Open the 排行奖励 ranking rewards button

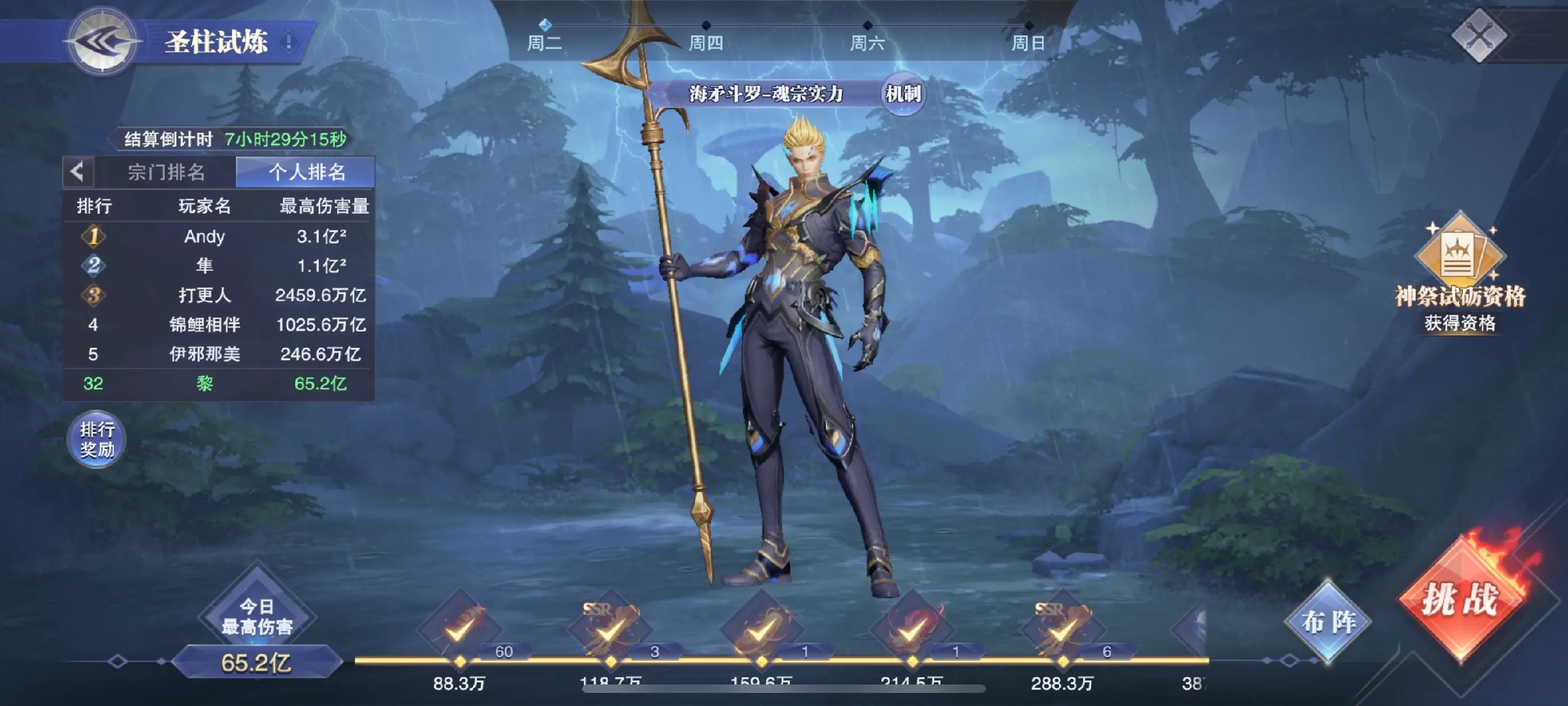point(97,439)
